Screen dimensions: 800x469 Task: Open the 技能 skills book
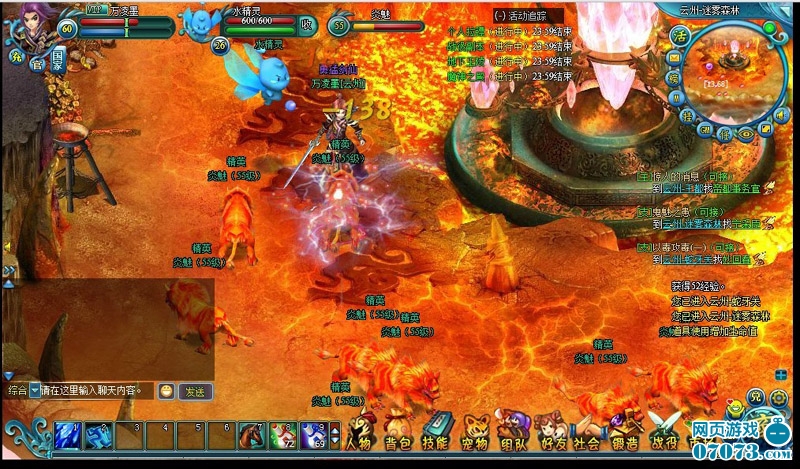coord(435,436)
